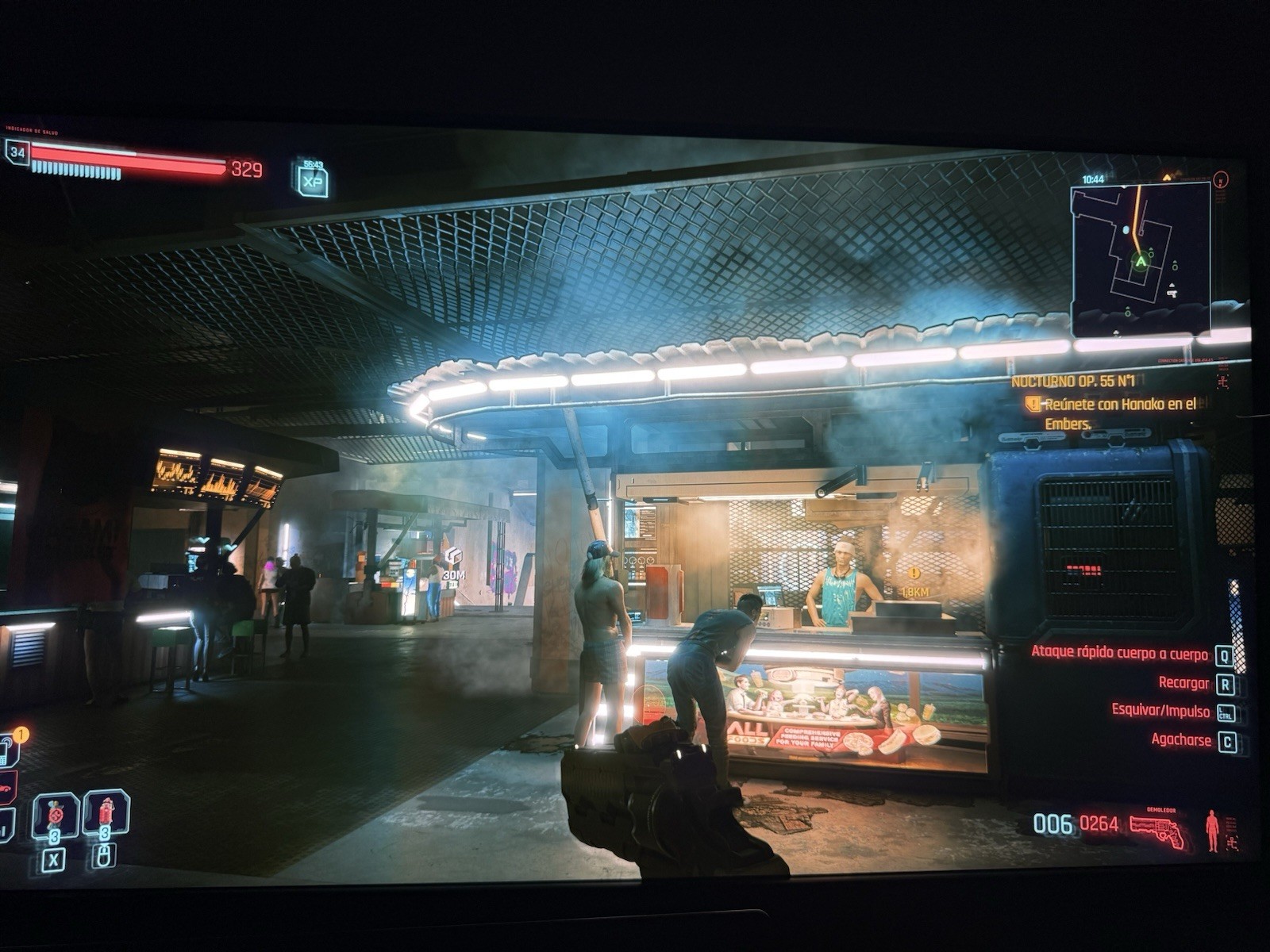Use the grenade quick slot
This screenshot has height=952, width=1270.
[x=56, y=814]
